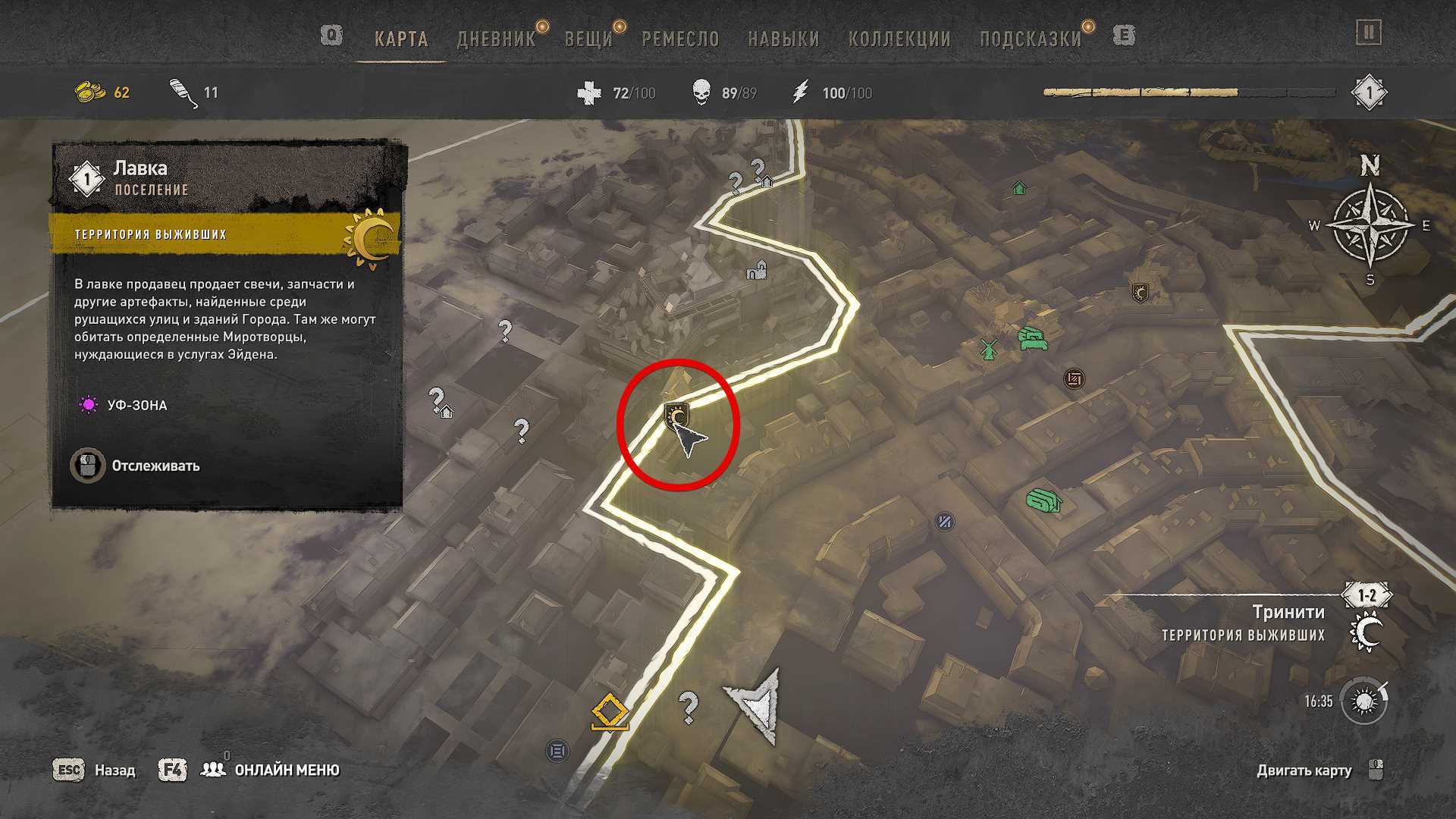
Task: Switch to the Карта tab
Action: [401, 39]
